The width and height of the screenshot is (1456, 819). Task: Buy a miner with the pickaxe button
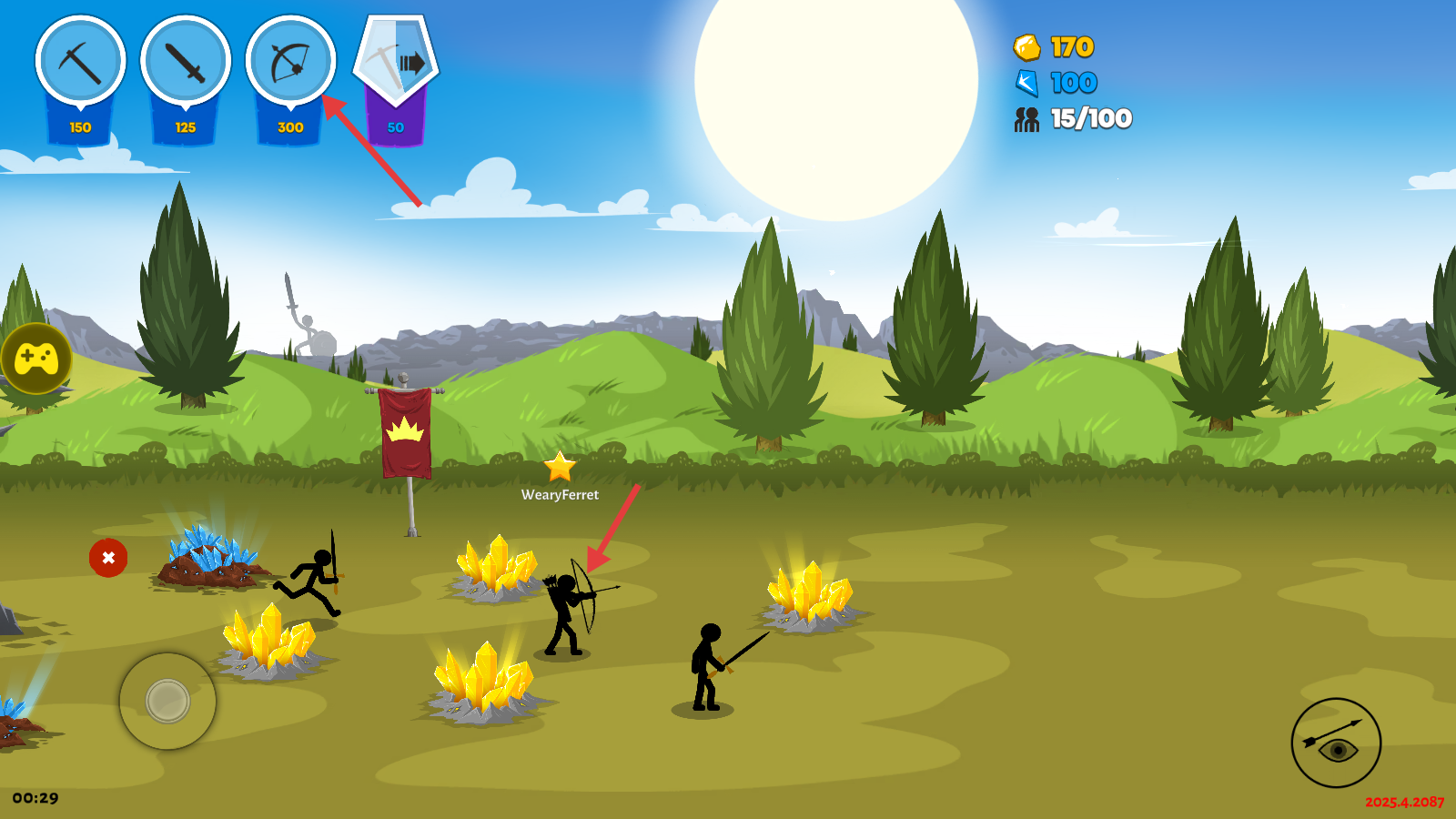pyautogui.click(x=80, y=62)
